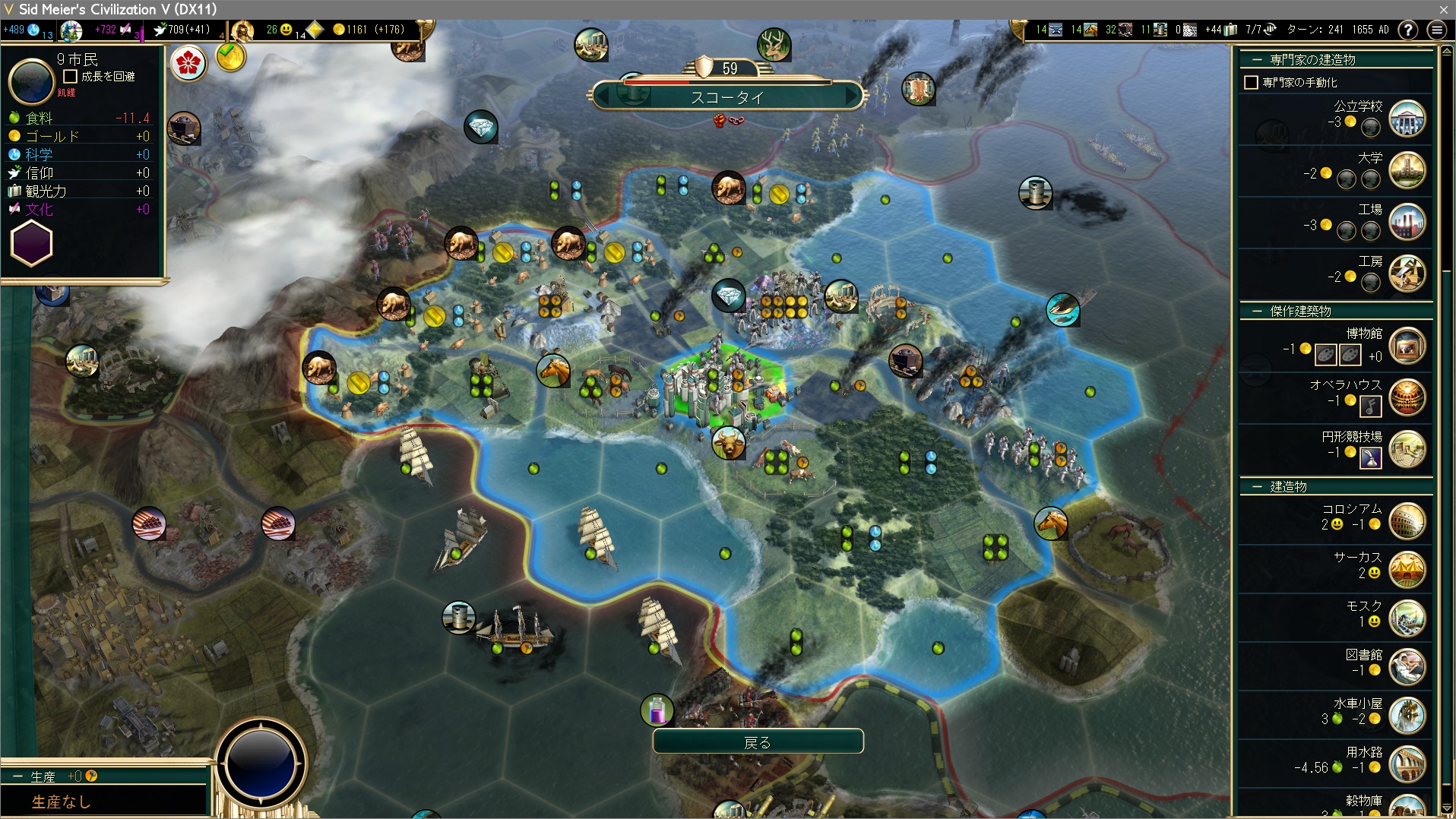Click the 戻る button to leave the city

click(x=758, y=742)
